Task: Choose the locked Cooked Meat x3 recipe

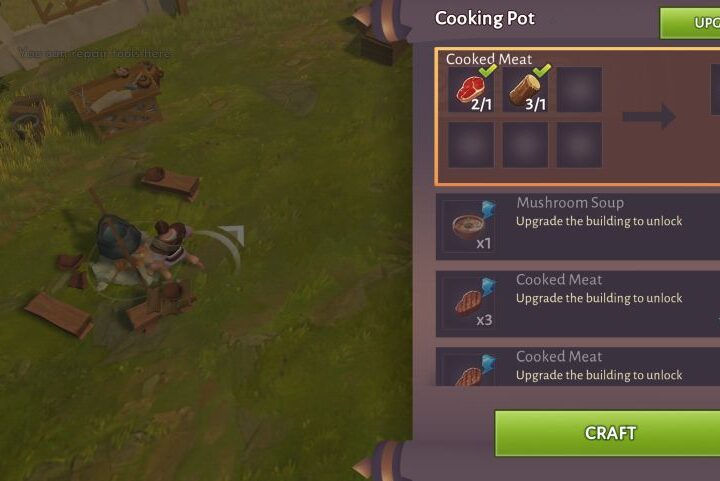Action: coord(577,299)
